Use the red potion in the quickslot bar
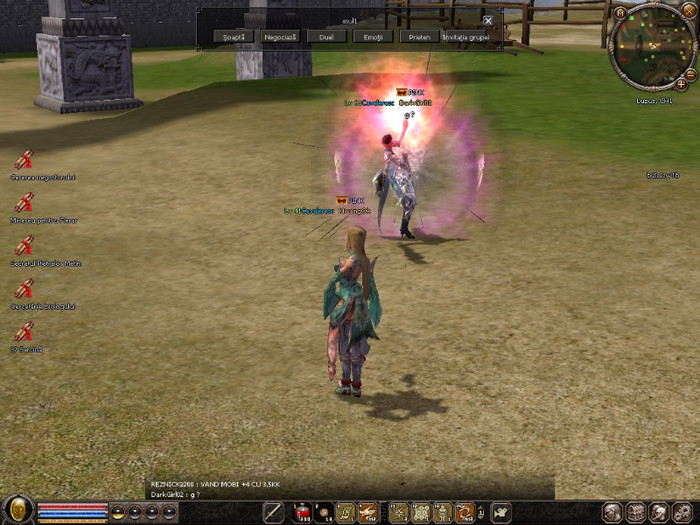 click(301, 513)
